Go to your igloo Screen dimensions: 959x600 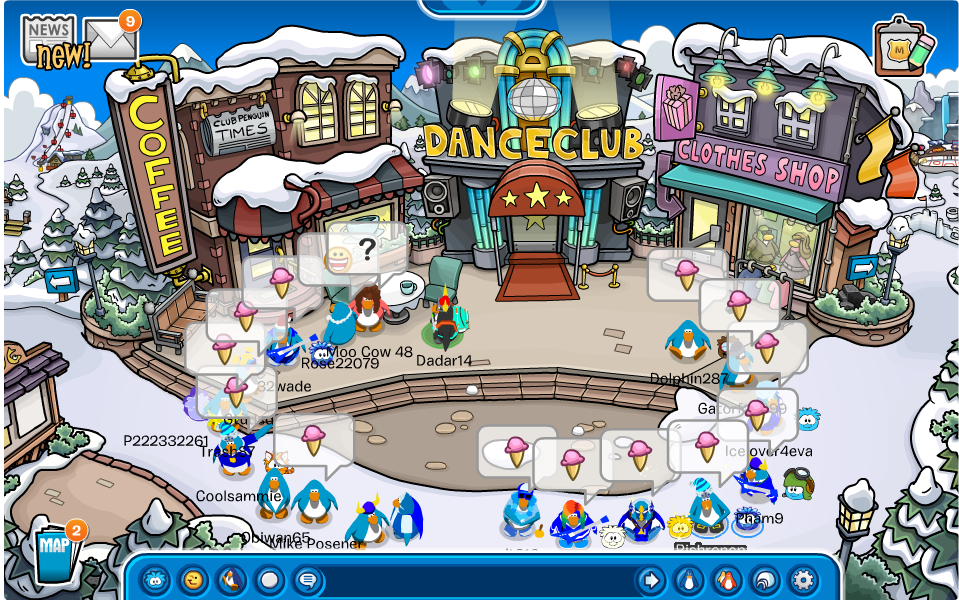pyautogui.click(x=765, y=579)
